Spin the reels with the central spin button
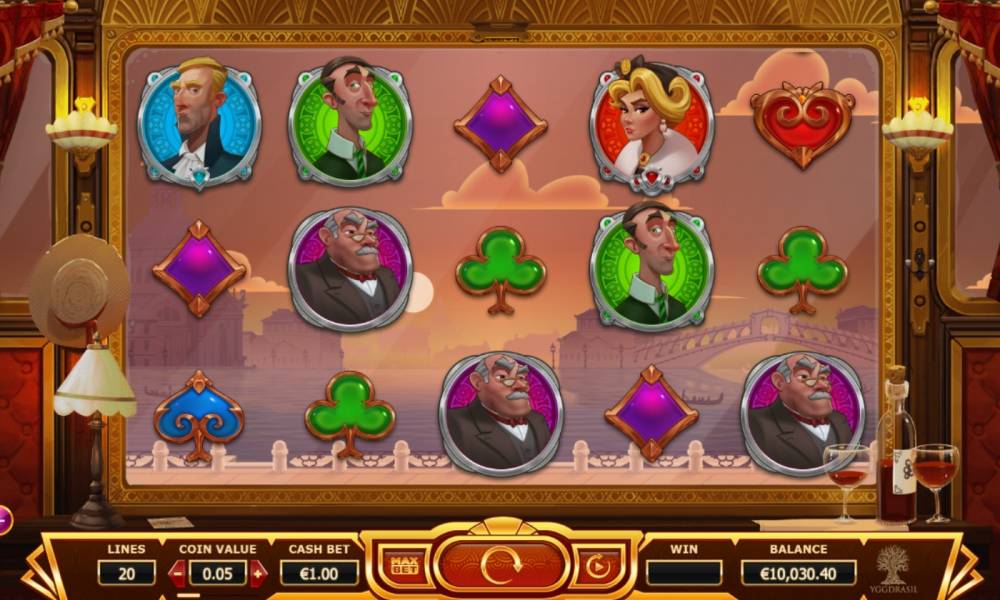This screenshot has height=600, width=1000. pyautogui.click(x=501, y=566)
